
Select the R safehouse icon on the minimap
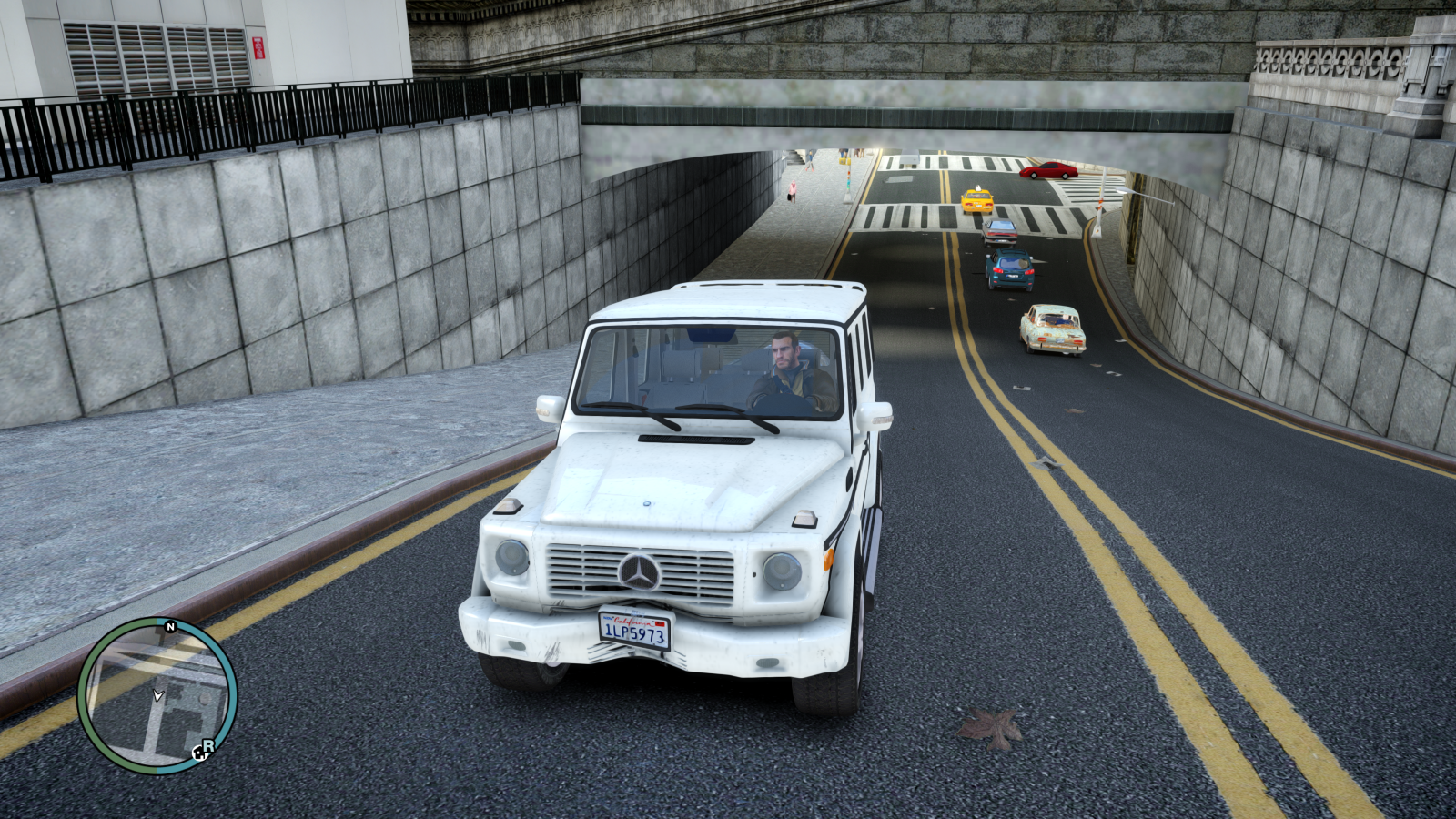[207, 744]
